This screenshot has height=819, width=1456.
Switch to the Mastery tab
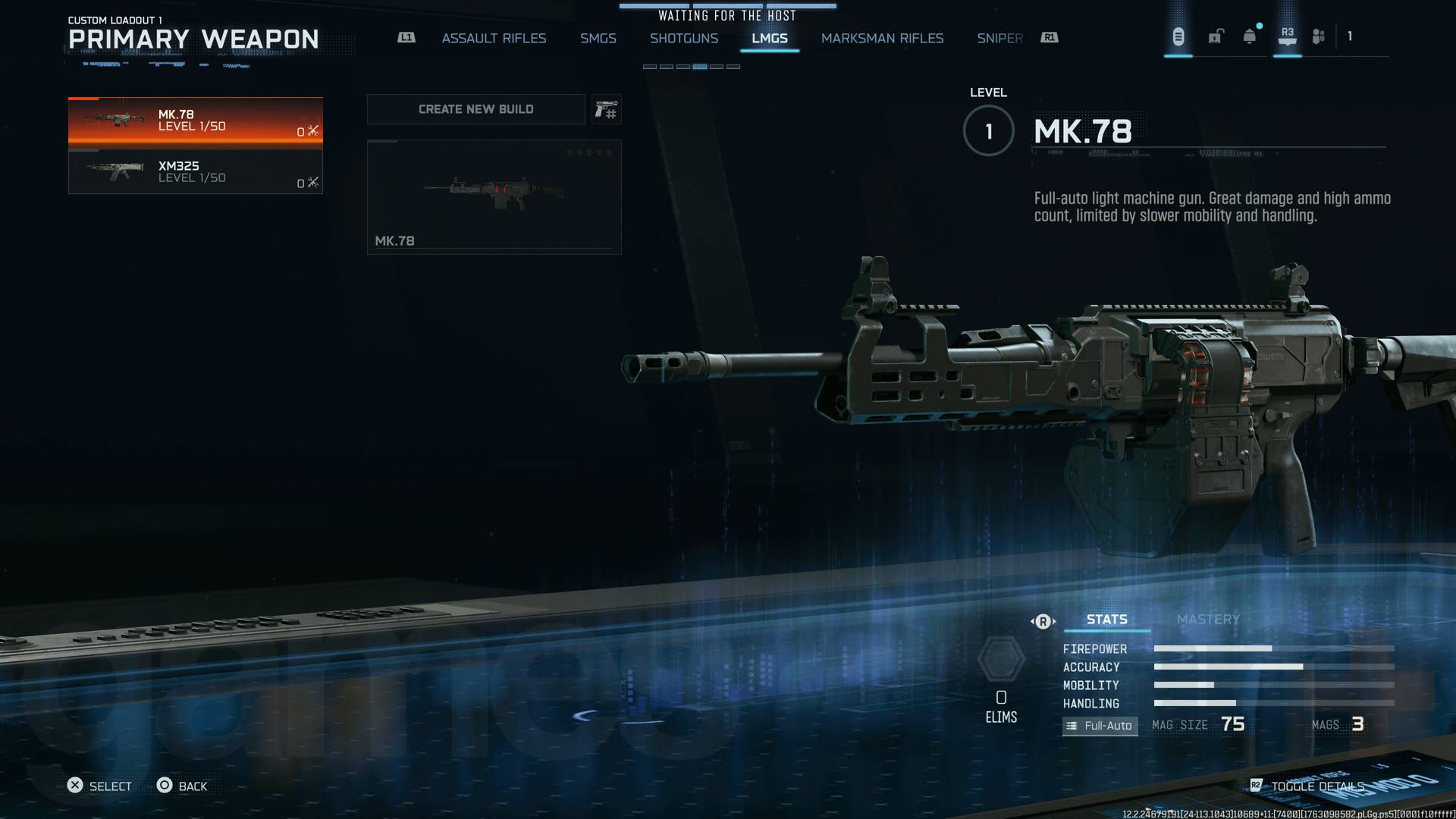1208,619
